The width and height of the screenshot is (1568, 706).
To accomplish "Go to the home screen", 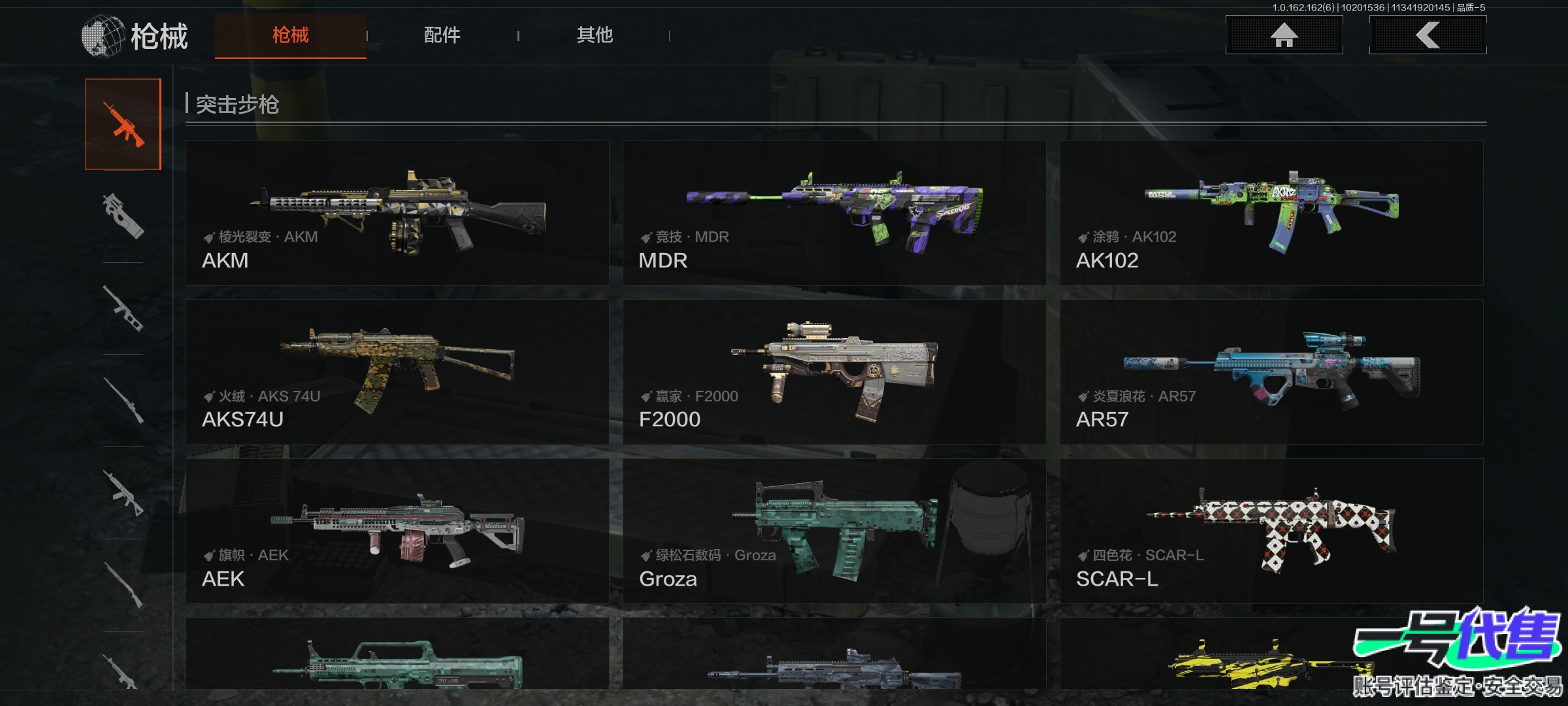I will click(x=1284, y=35).
